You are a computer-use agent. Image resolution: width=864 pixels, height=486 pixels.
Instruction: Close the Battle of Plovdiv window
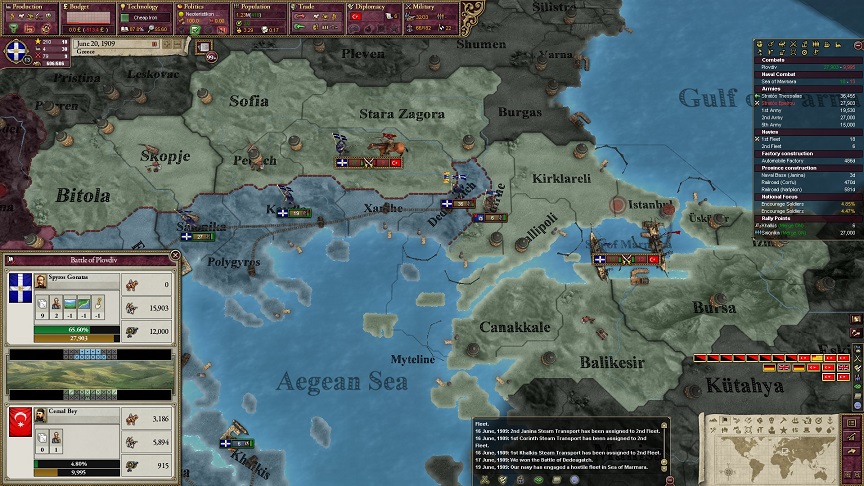175,256
